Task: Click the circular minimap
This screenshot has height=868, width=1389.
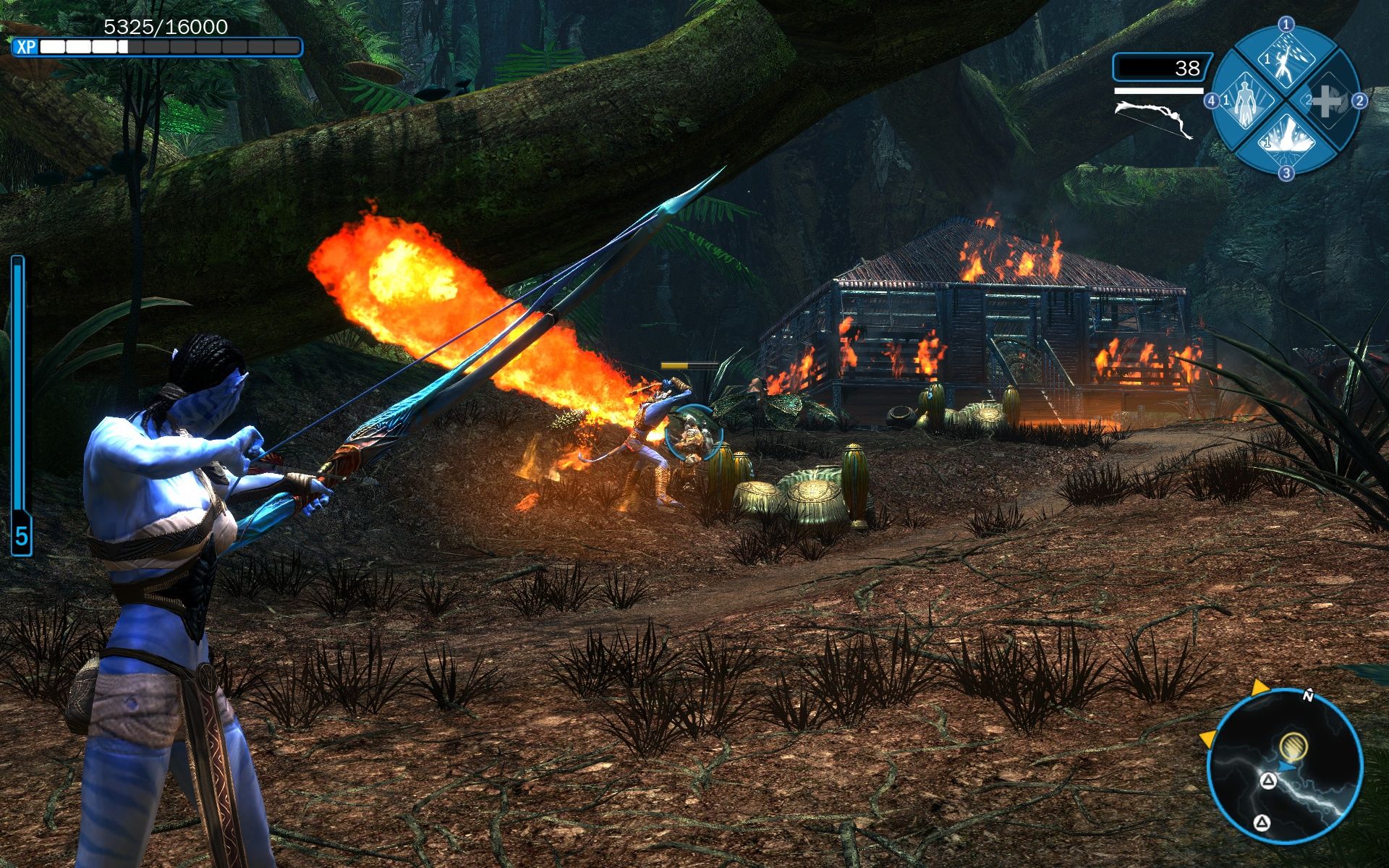Action: pos(1285,767)
